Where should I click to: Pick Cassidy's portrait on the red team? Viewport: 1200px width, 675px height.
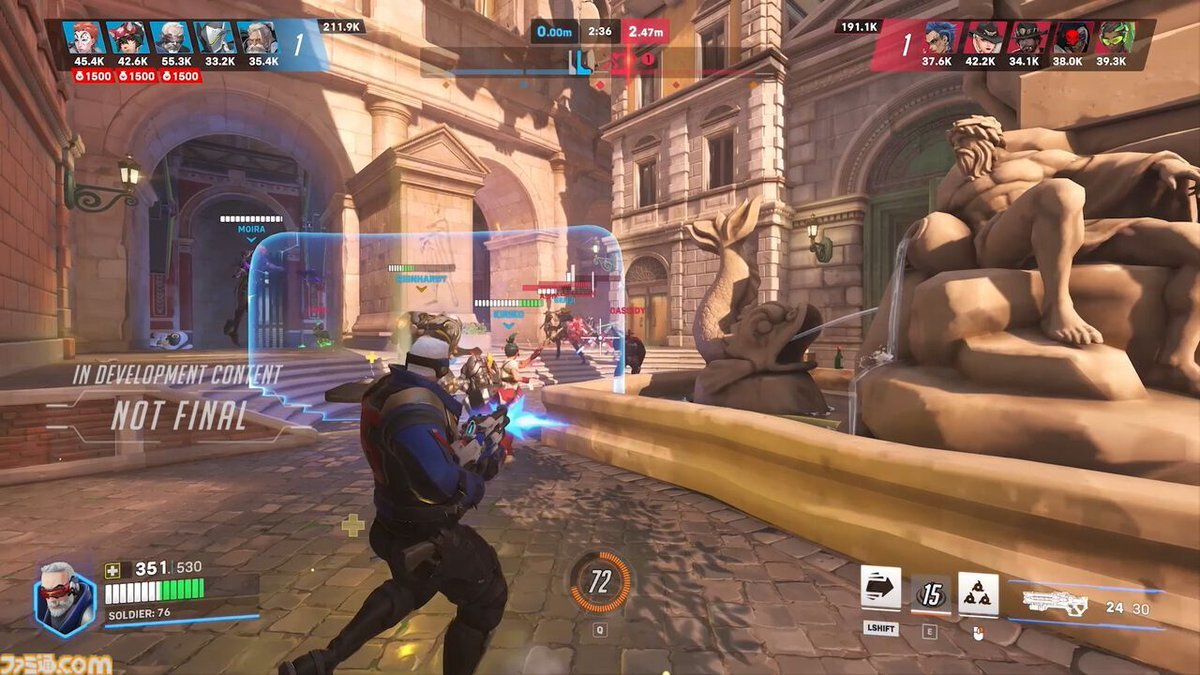click(1027, 37)
